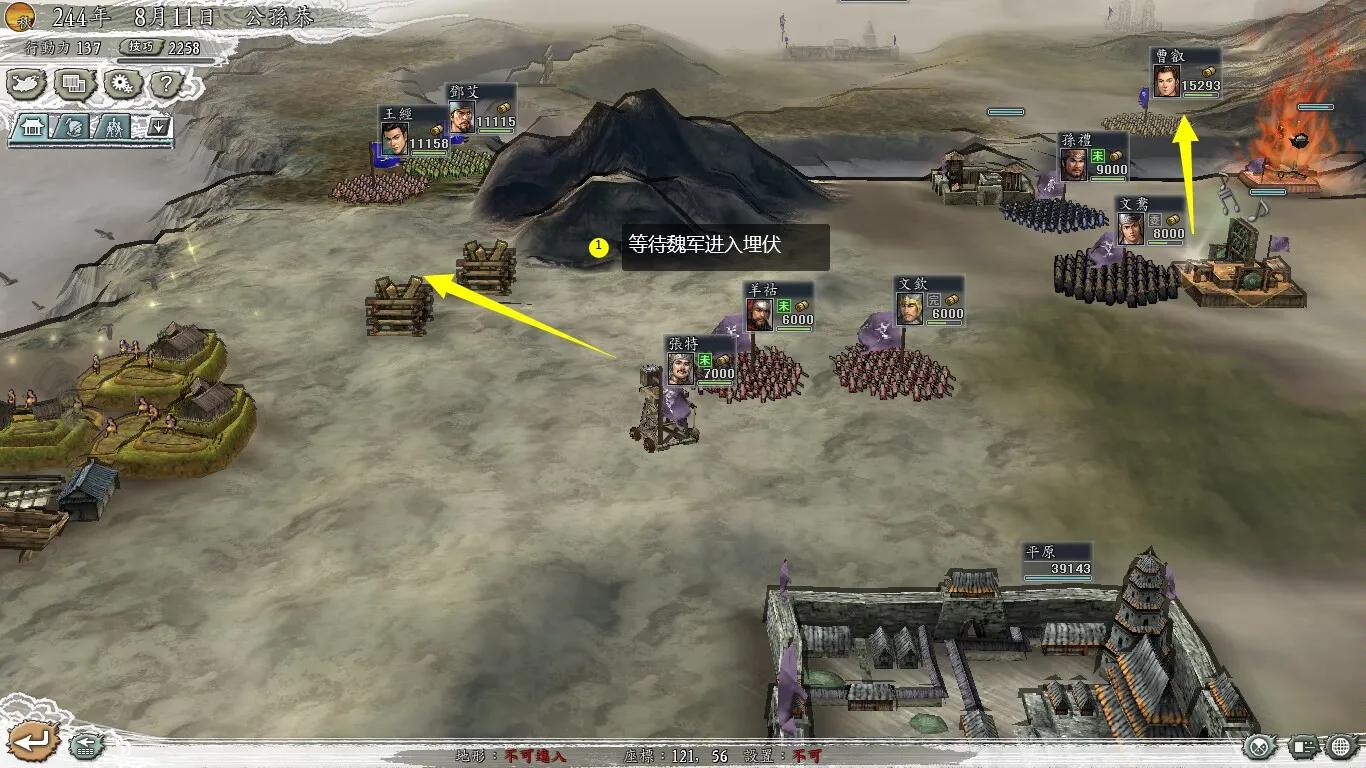Open the help panel via question mark icon
The width and height of the screenshot is (1366, 768).
pos(164,86)
